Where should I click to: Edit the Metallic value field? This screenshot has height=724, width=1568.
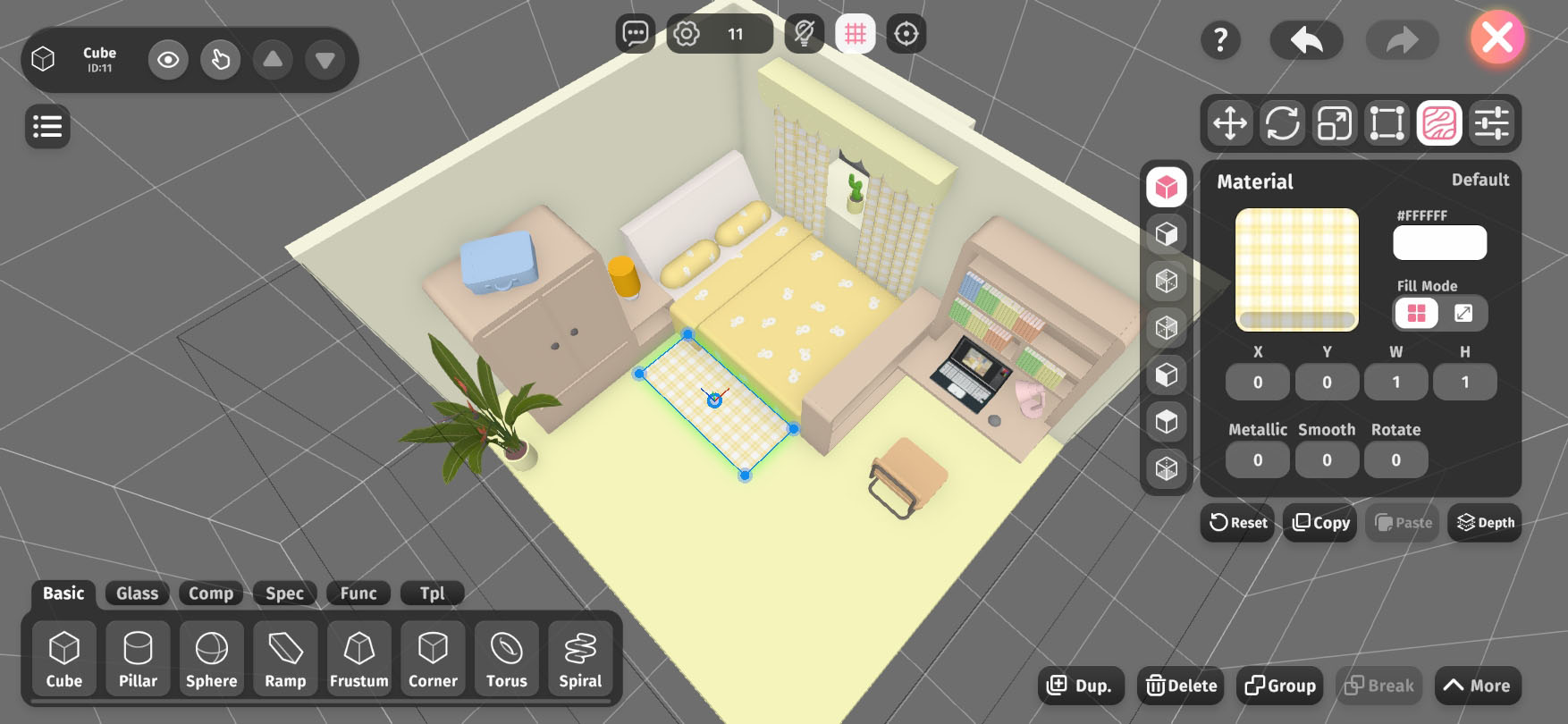coord(1257,460)
